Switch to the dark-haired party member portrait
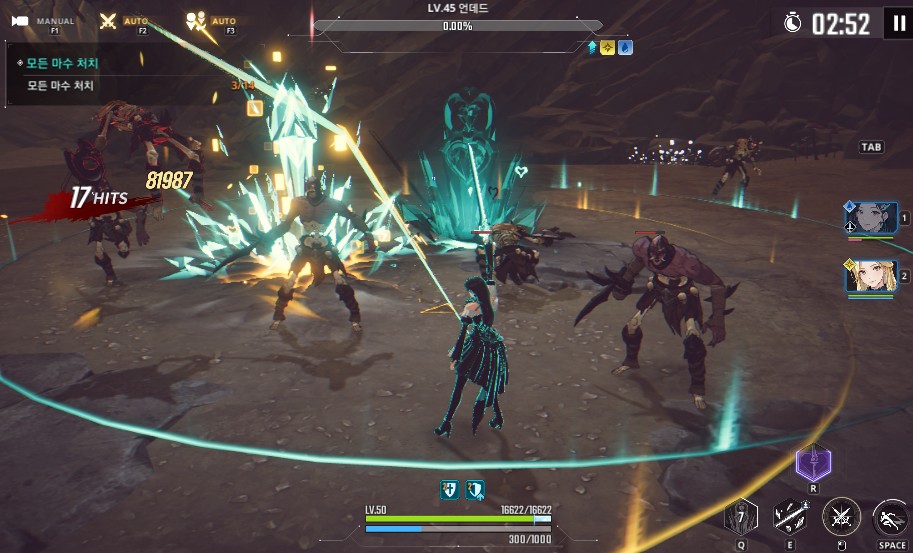Viewport: 913px width, 553px height. coord(870,217)
